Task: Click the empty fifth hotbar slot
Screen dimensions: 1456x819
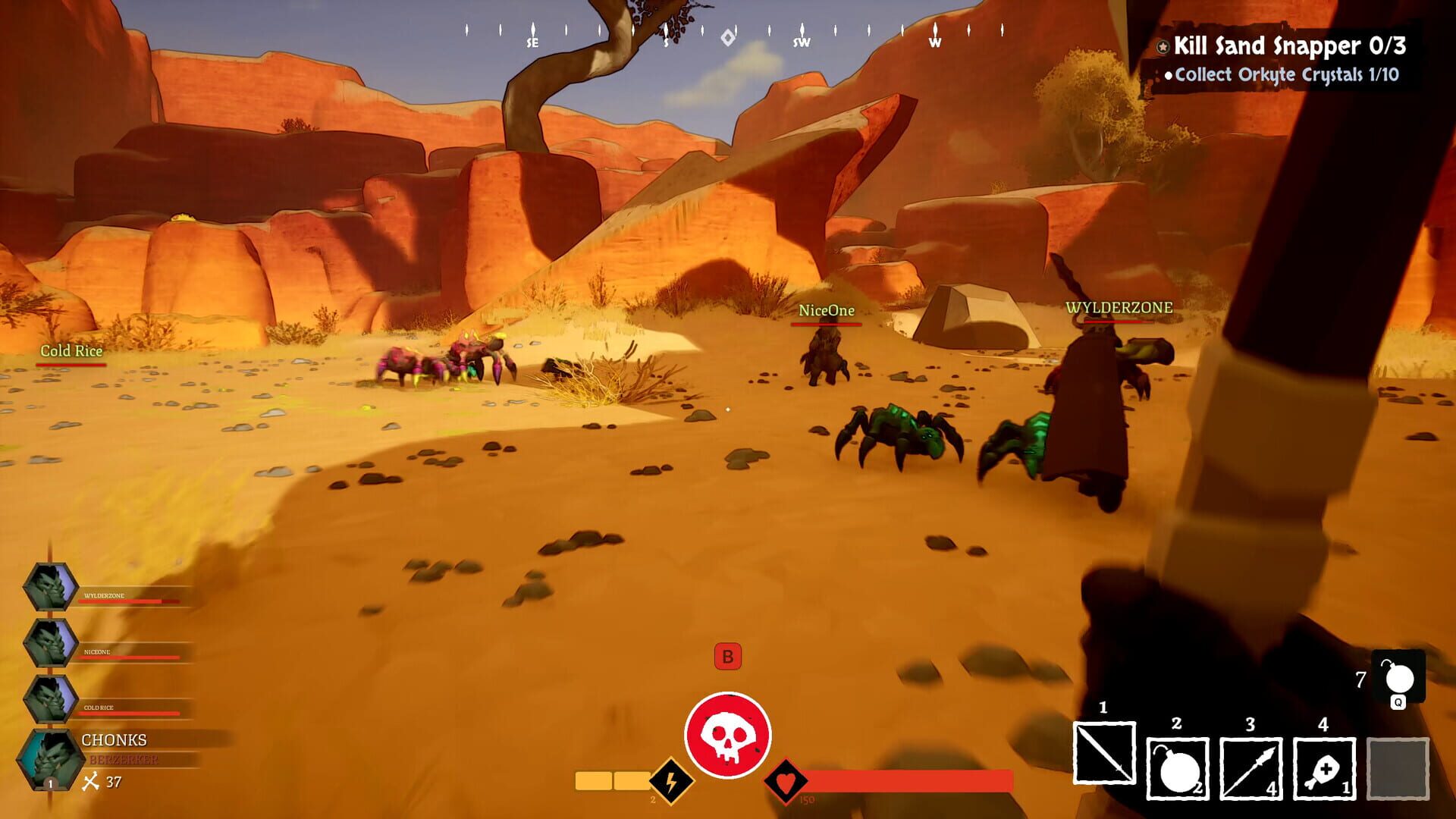Action: click(1398, 768)
